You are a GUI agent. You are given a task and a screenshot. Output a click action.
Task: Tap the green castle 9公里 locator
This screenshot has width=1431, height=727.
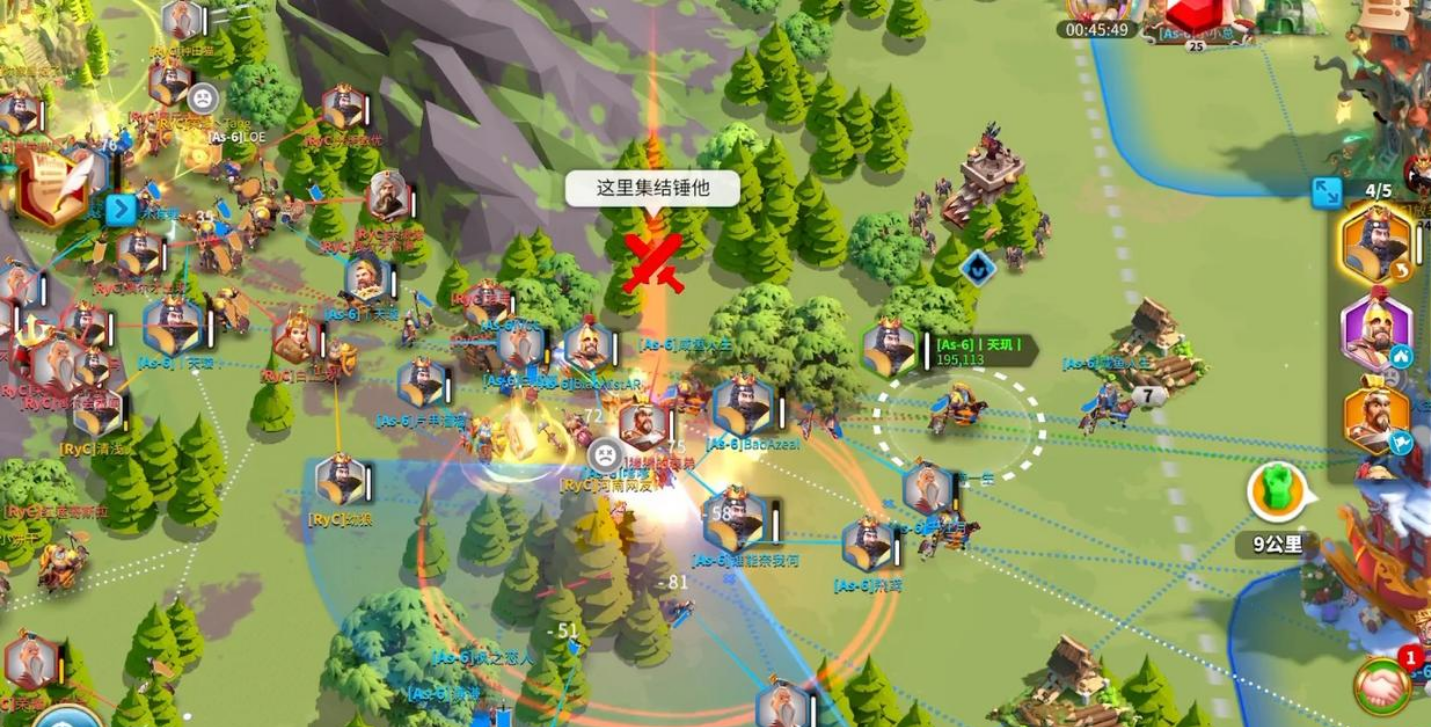[x=1277, y=492]
